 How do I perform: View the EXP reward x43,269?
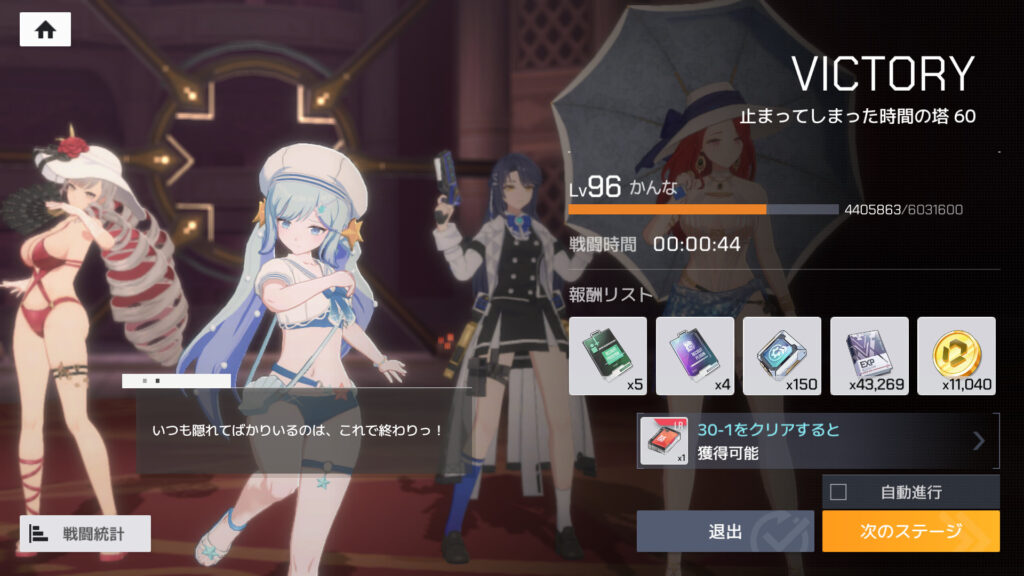click(869, 355)
